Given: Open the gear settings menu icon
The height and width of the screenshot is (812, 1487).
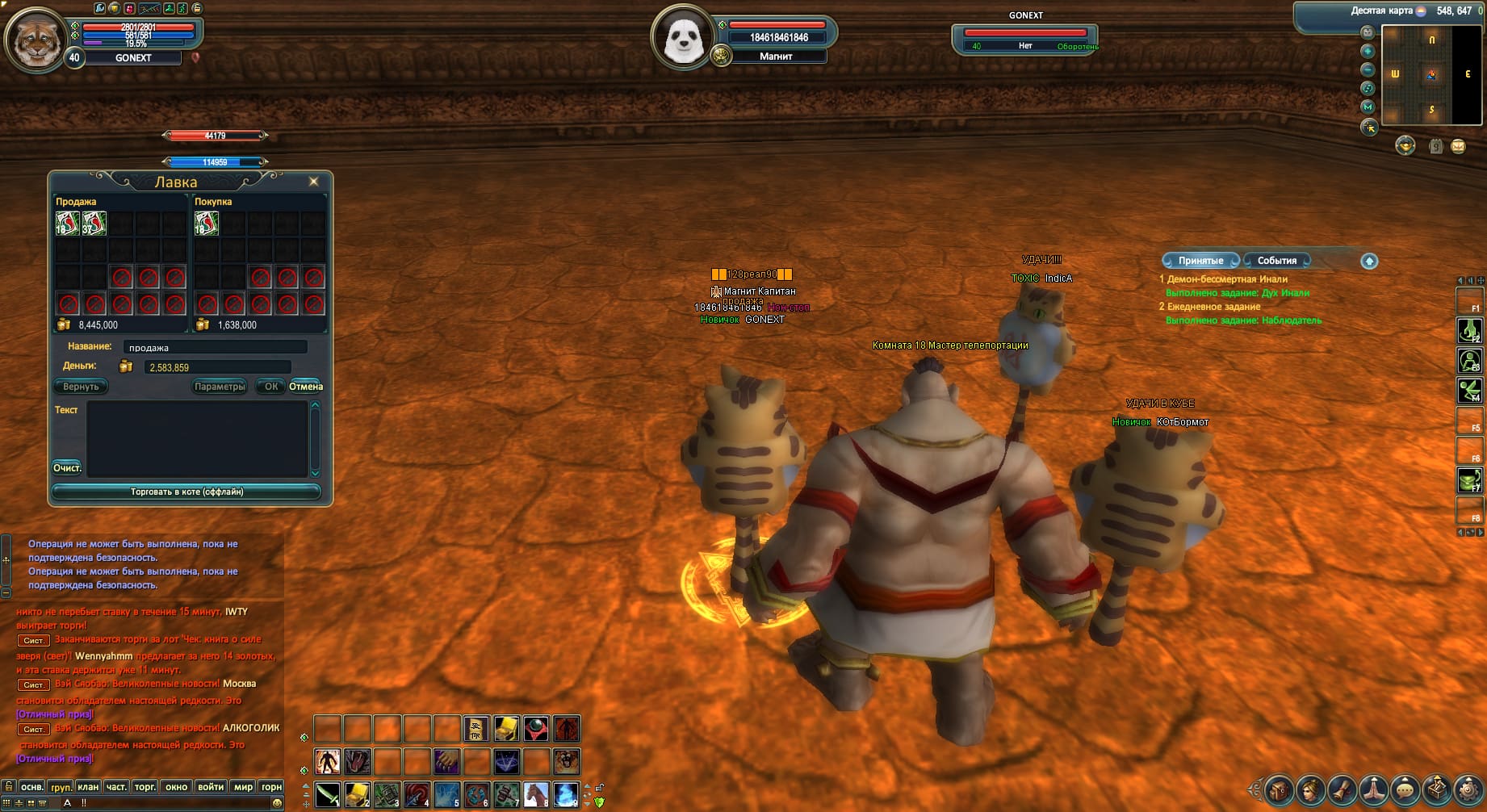Looking at the screenshot, I should pos(1468,789).
